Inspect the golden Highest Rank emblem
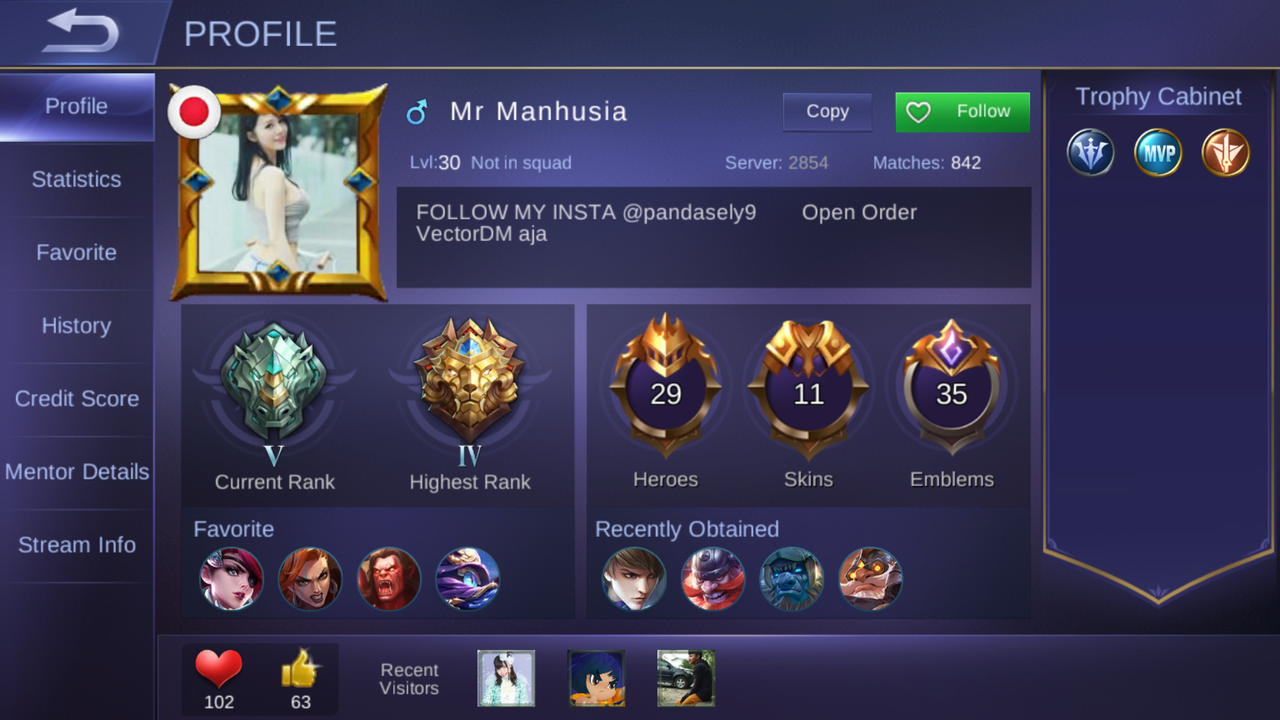The image size is (1280, 720). pyautogui.click(x=469, y=382)
